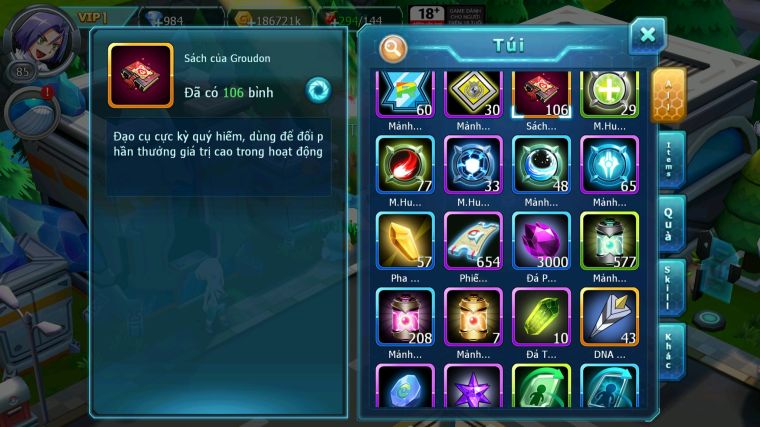Screen dimensions: 760x427
Task: Select the green stone item with 10
Action: pyautogui.click(x=540, y=316)
